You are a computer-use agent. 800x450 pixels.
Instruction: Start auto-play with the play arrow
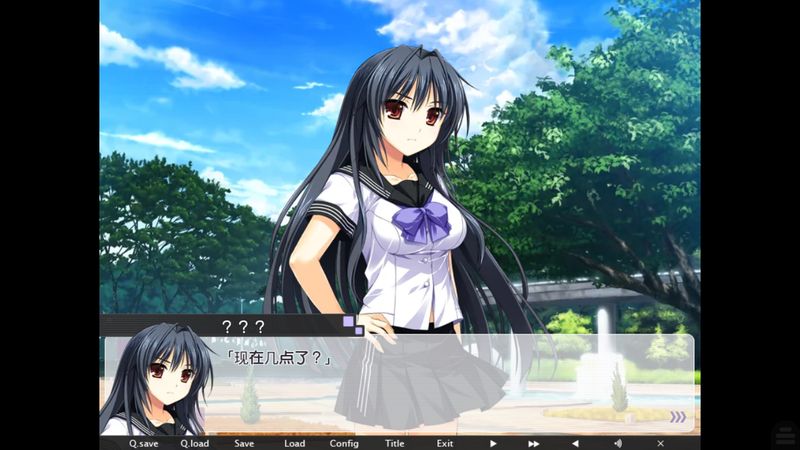click(493, 443)
